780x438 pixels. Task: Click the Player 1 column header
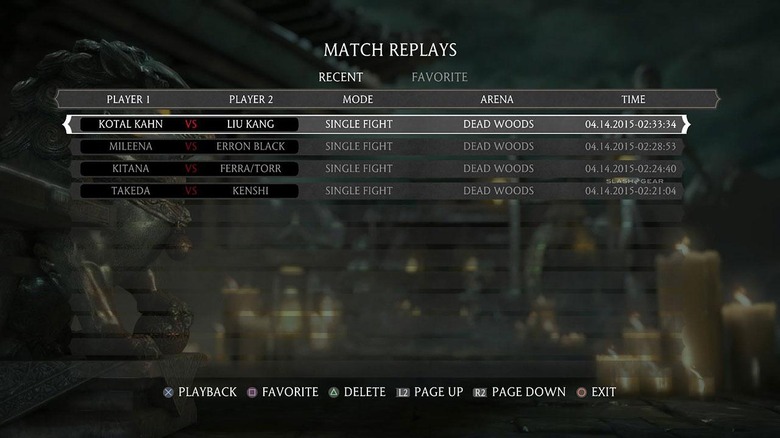point(128,100)
